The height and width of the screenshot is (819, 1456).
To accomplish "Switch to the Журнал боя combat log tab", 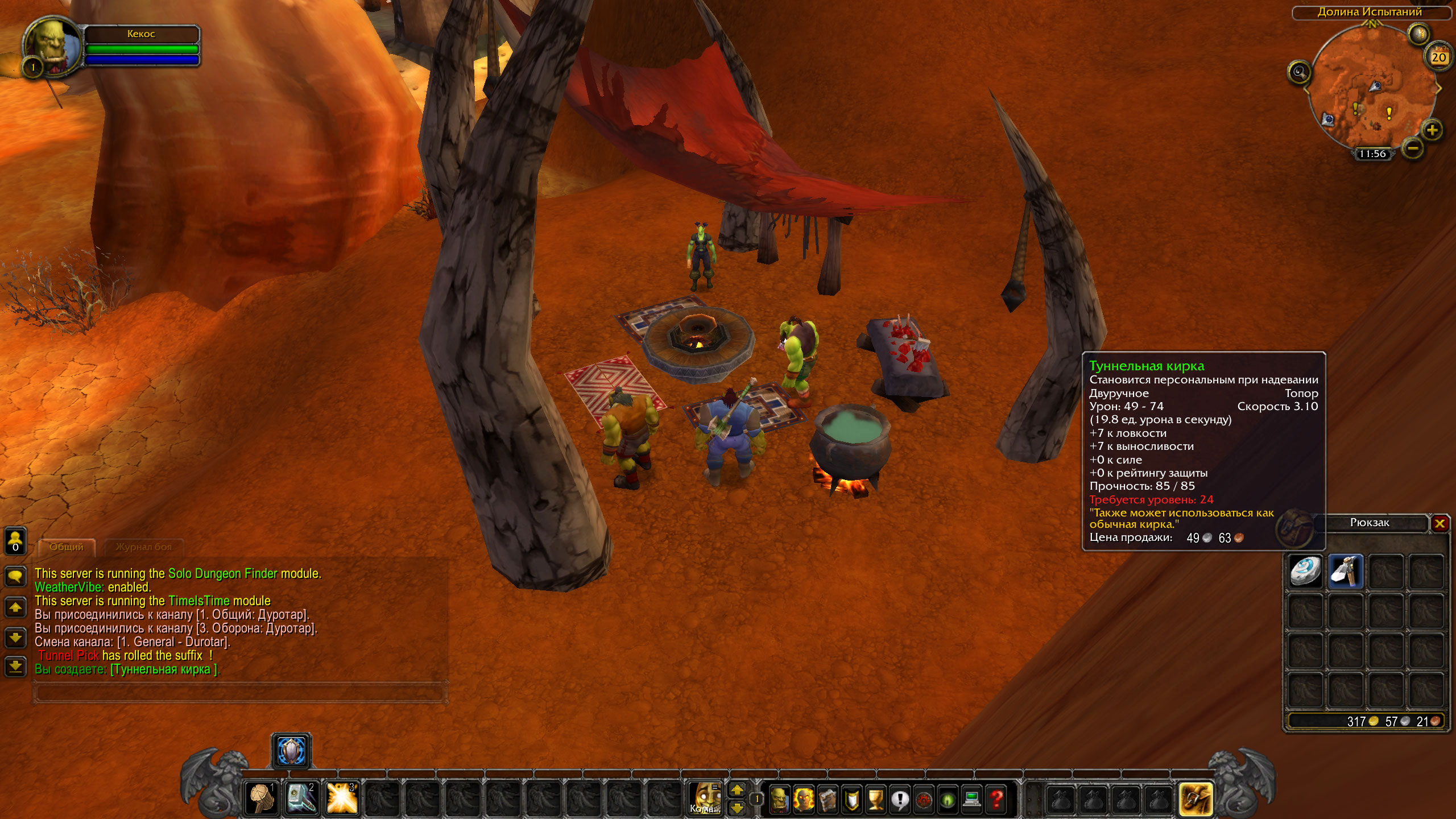I will click(x=143, y=547).
